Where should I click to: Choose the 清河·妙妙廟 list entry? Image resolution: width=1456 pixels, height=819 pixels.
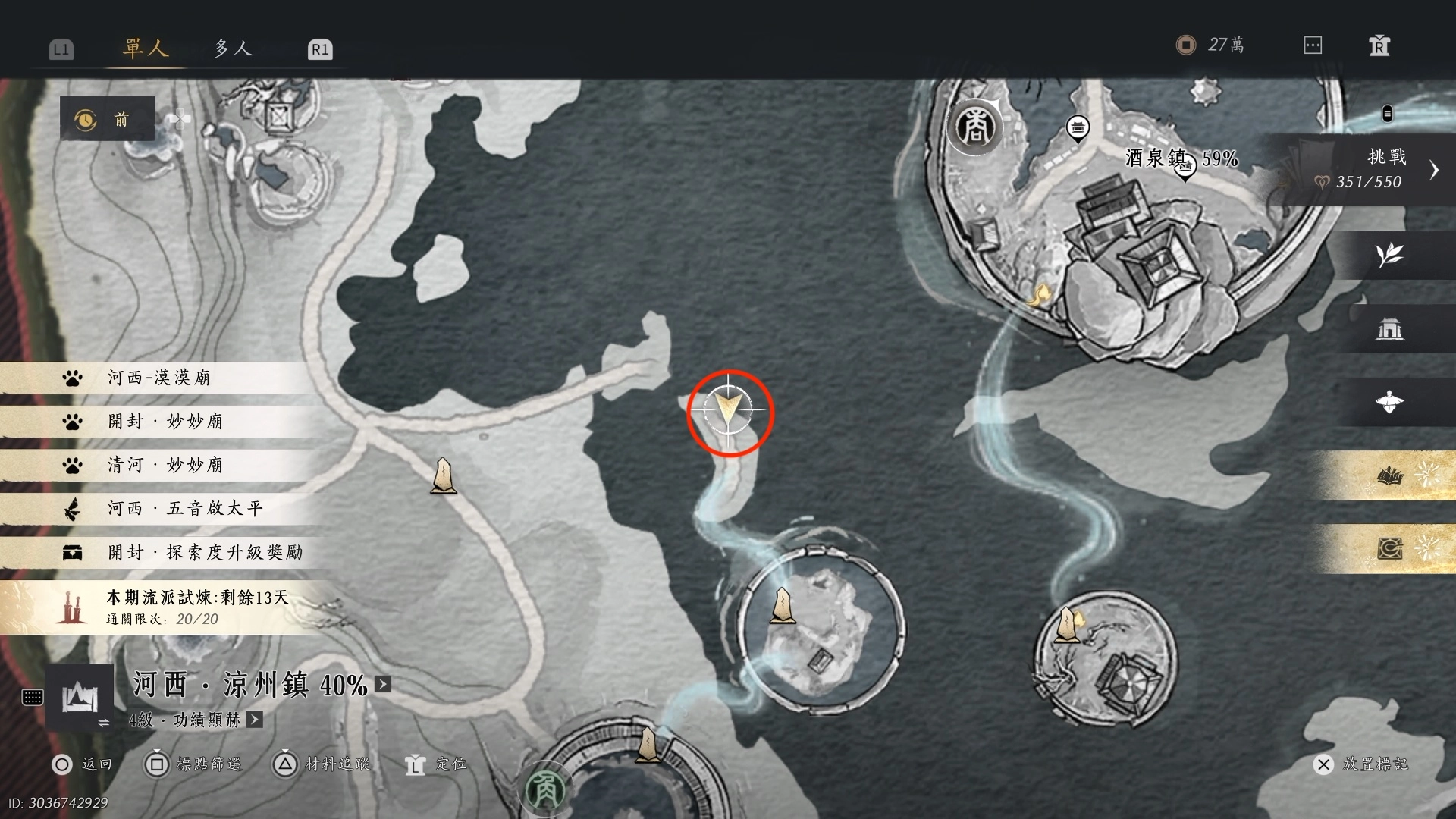pyautogui.click(x=165, y=465)
